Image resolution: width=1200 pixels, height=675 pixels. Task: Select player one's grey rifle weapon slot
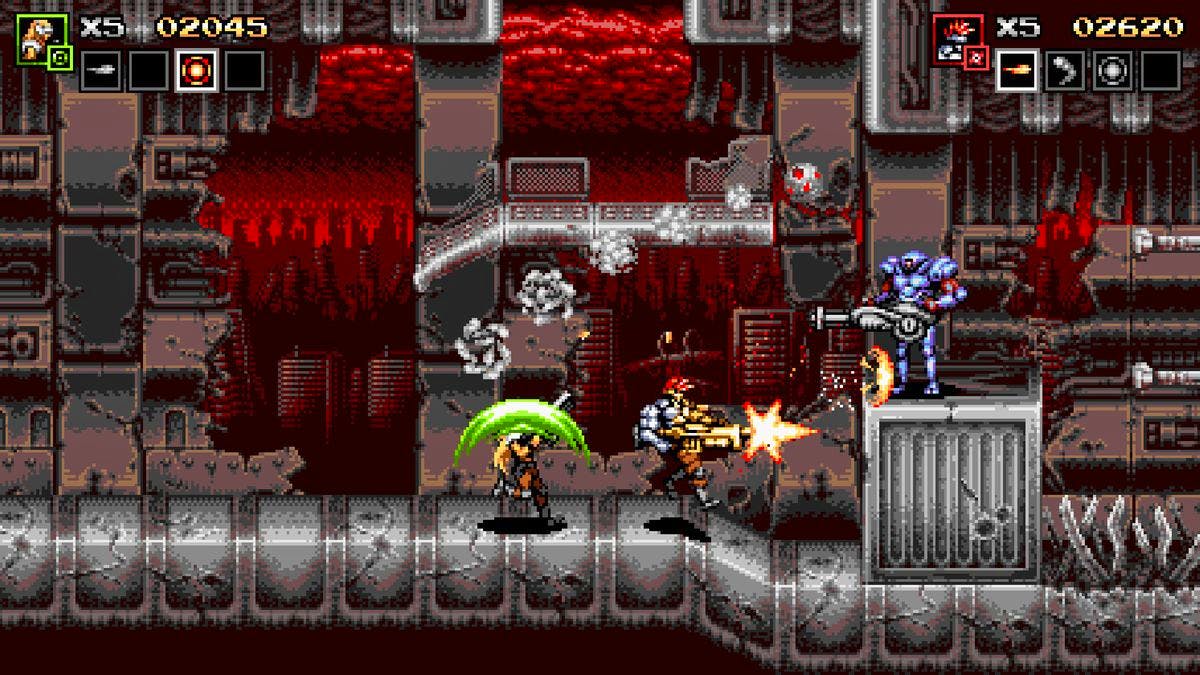(x=100, y=71)
